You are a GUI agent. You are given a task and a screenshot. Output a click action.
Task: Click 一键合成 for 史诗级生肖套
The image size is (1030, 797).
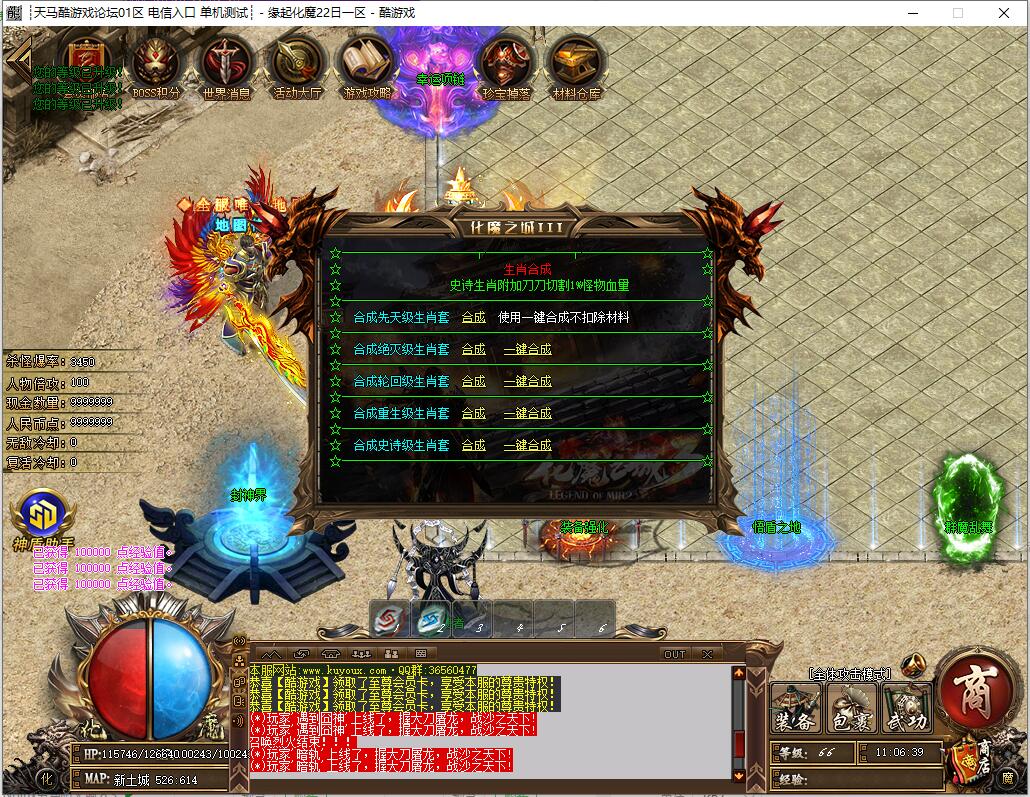[x=527, y=445]
